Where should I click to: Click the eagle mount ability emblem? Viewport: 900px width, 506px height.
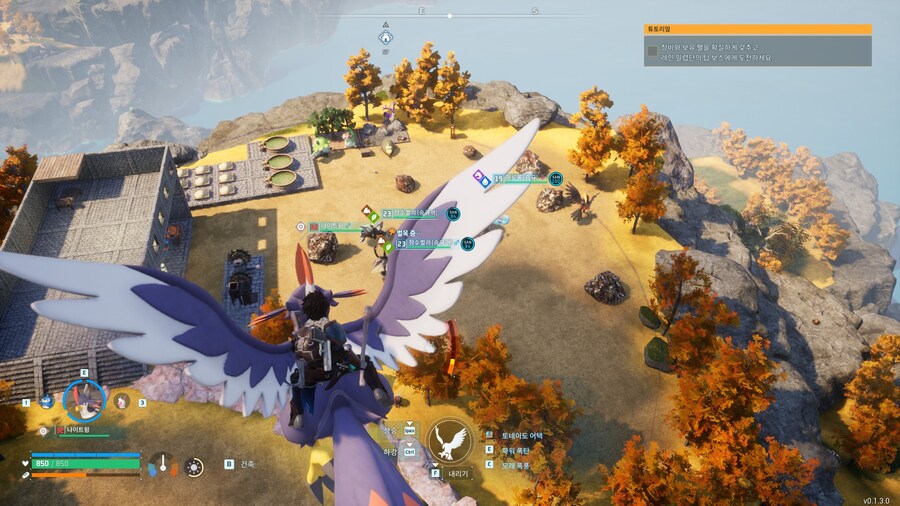click(450, 441)
